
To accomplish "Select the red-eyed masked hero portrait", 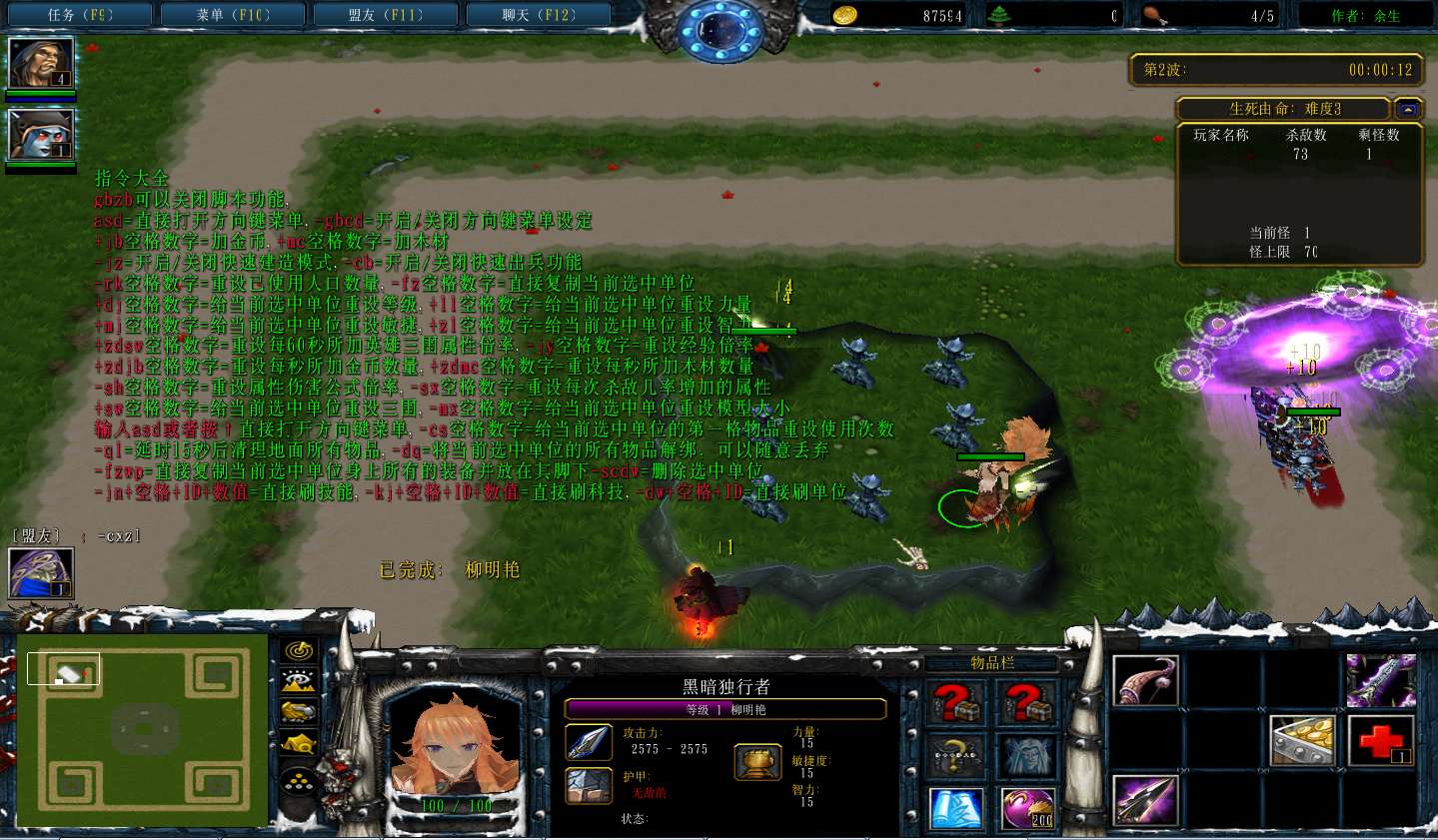I will pyautogui.click(x=40, y=134).
